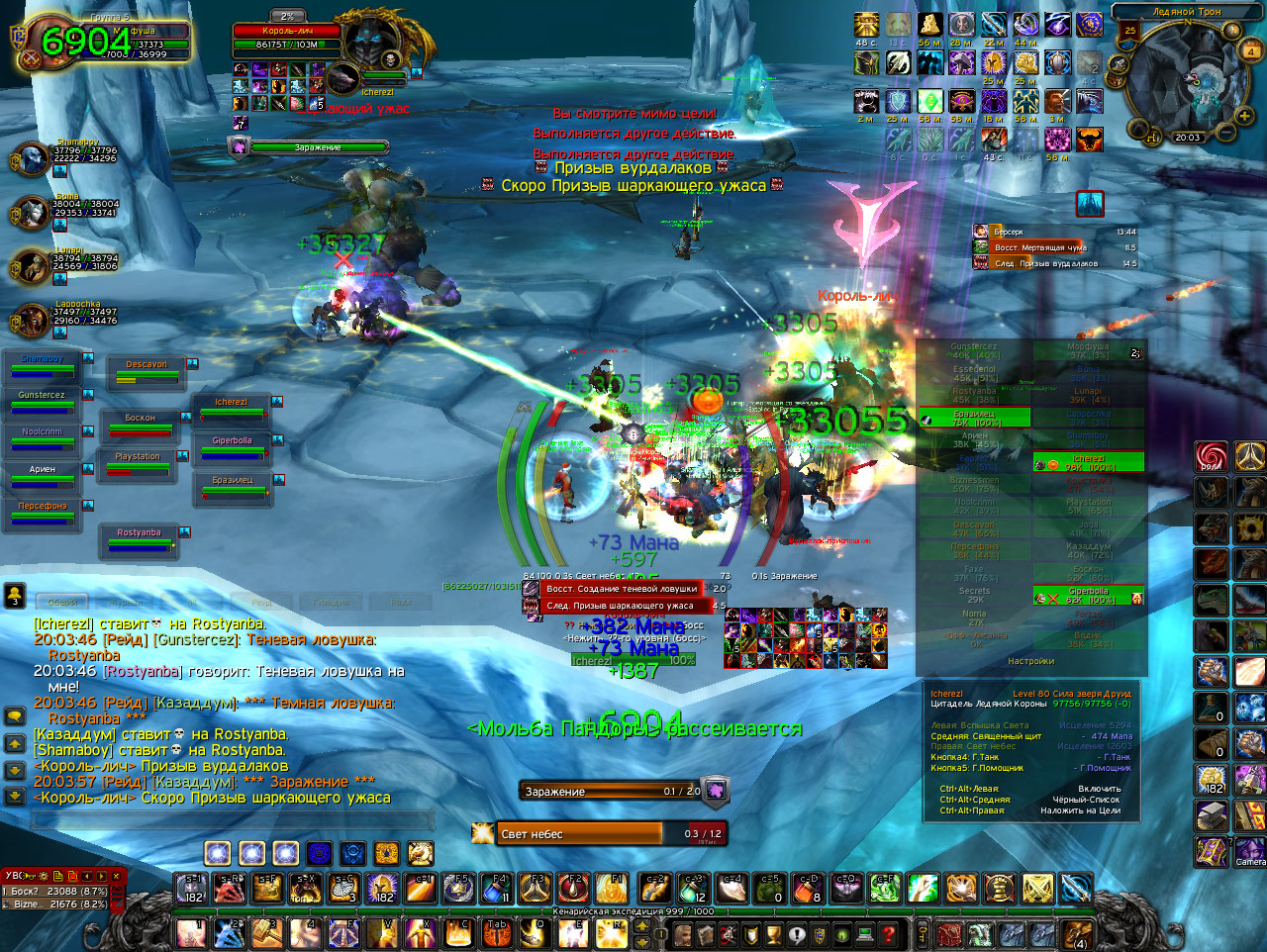
Task: Select Rostyanba's raid frame
Action: (x=140, y=540)
